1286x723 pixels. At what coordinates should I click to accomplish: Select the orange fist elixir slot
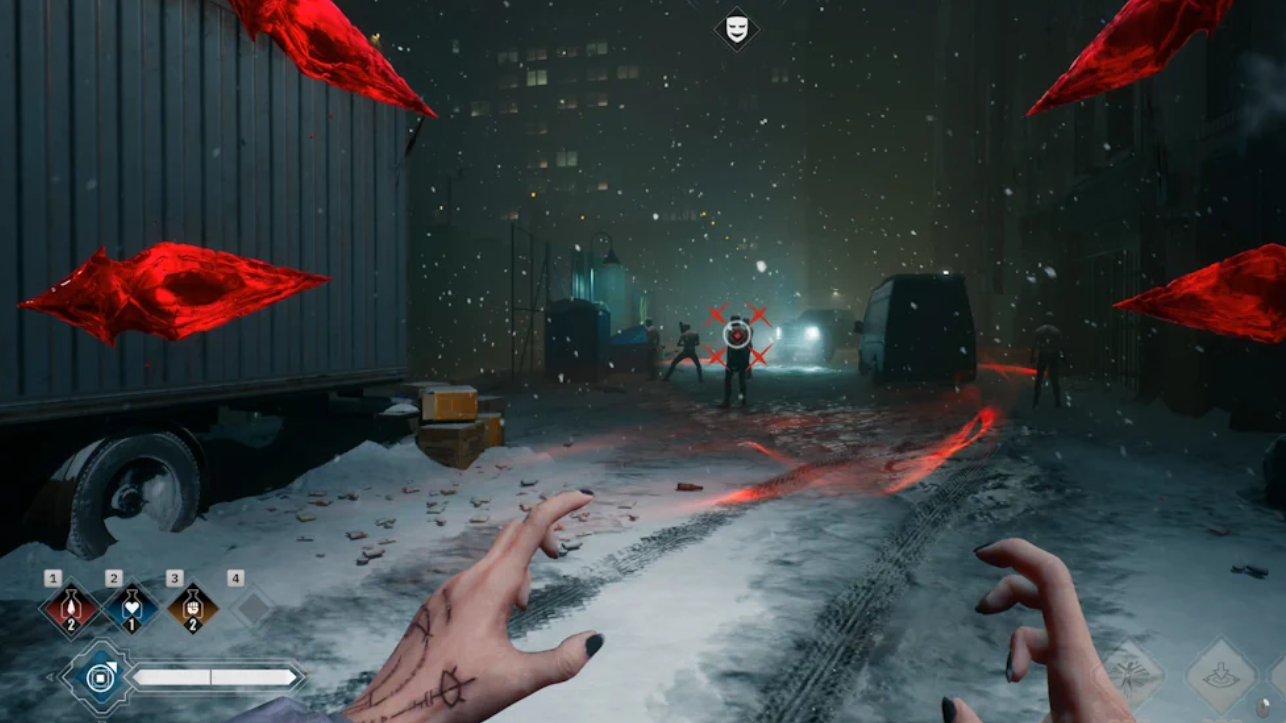193,609
